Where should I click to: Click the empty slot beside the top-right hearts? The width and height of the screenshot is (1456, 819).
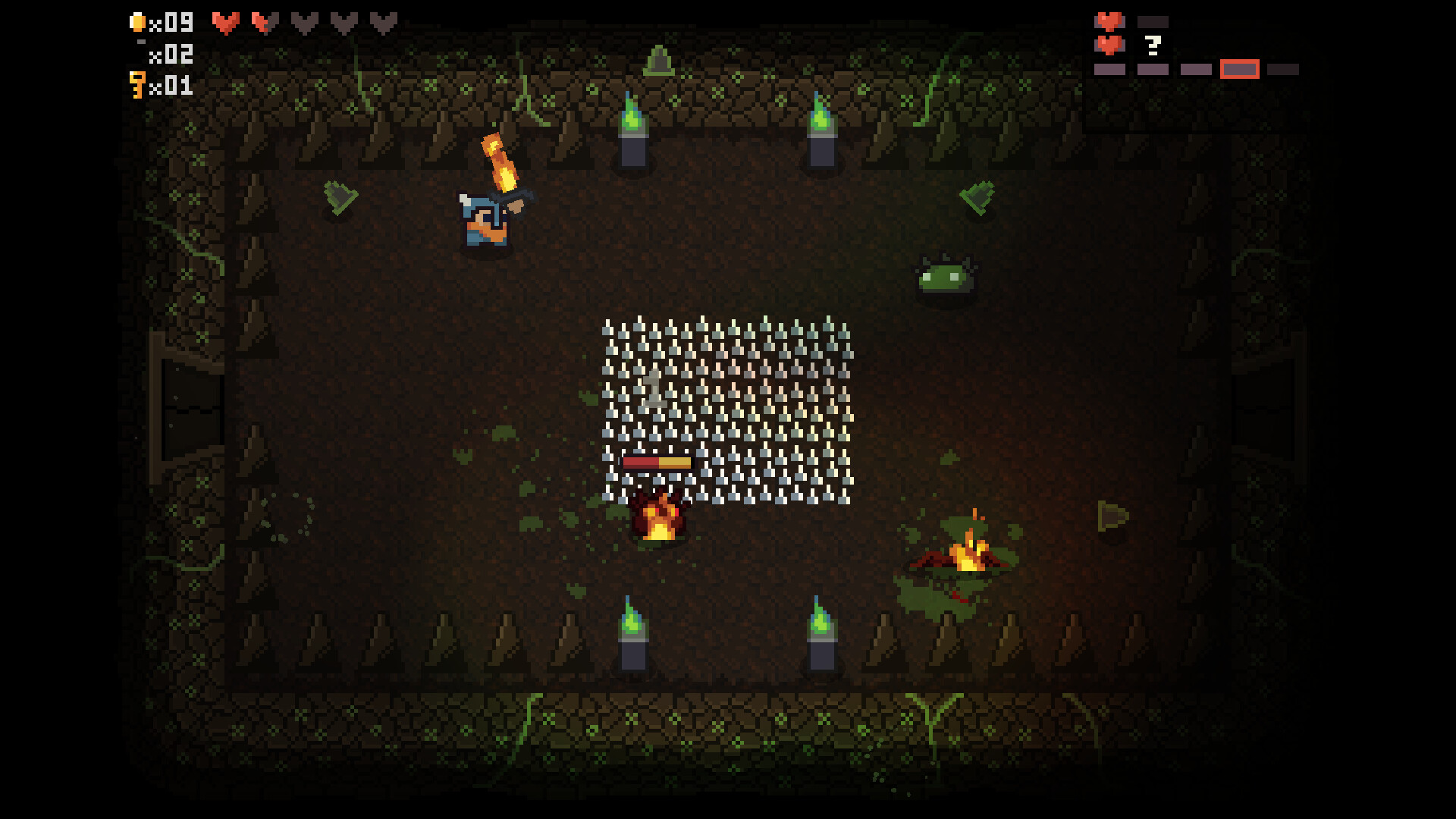(x=1153, y=21)
